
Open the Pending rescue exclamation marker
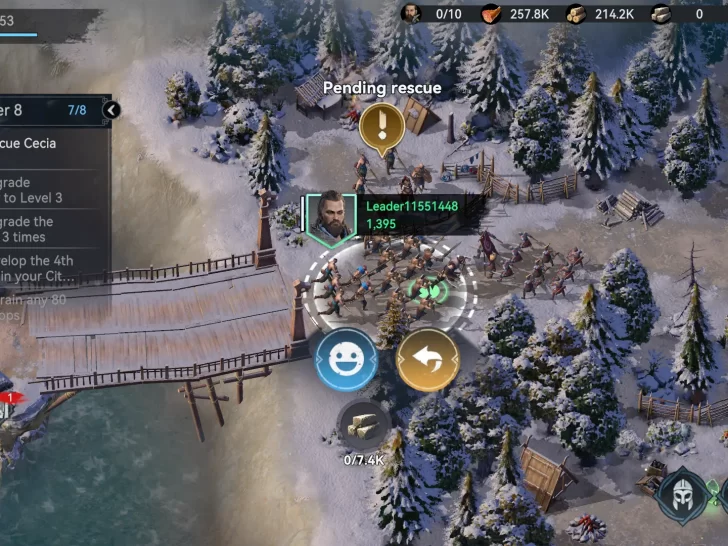[x=381, y=127]
